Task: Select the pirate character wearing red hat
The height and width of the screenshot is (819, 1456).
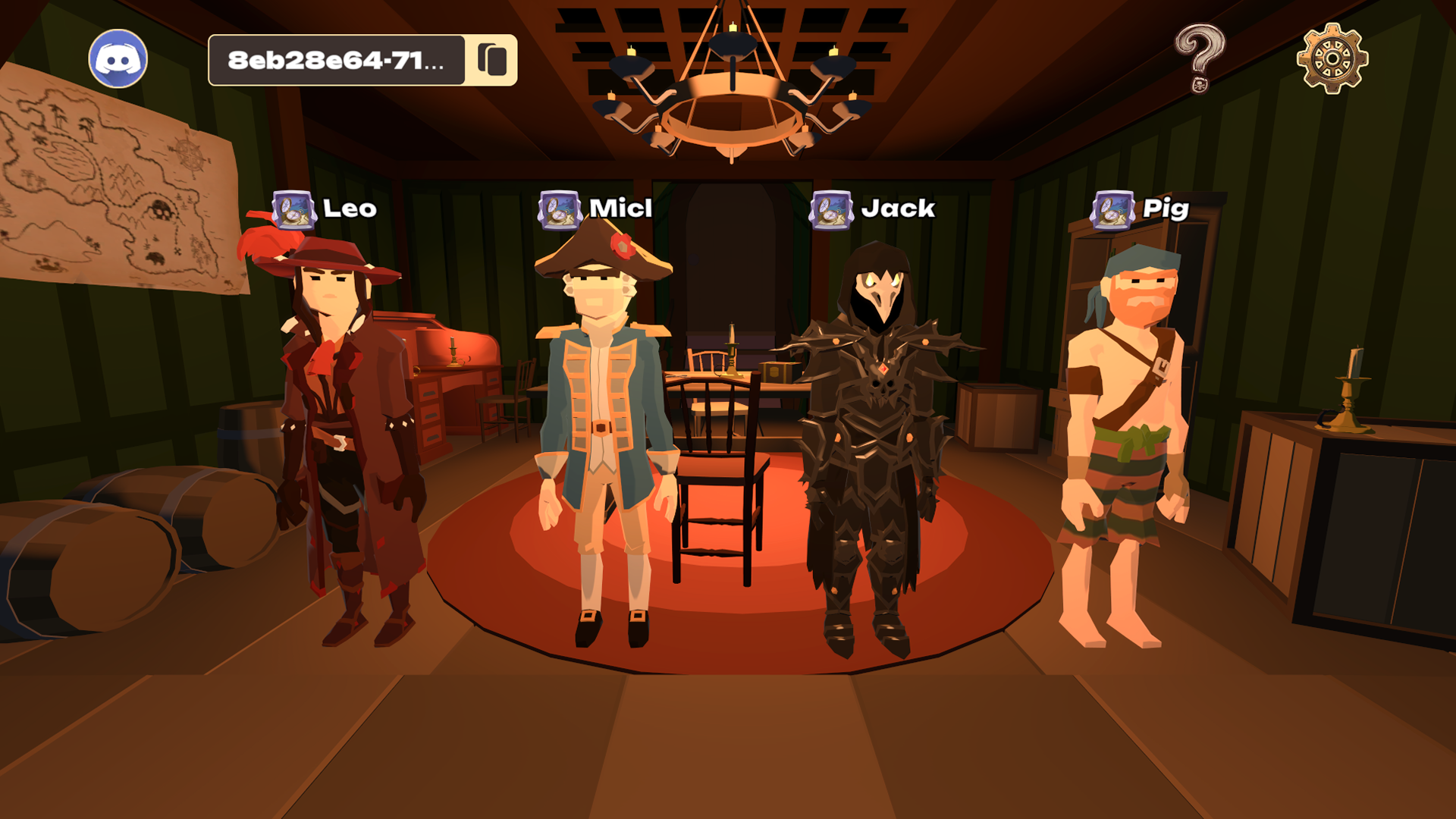Action: click(x=334, y=425)
